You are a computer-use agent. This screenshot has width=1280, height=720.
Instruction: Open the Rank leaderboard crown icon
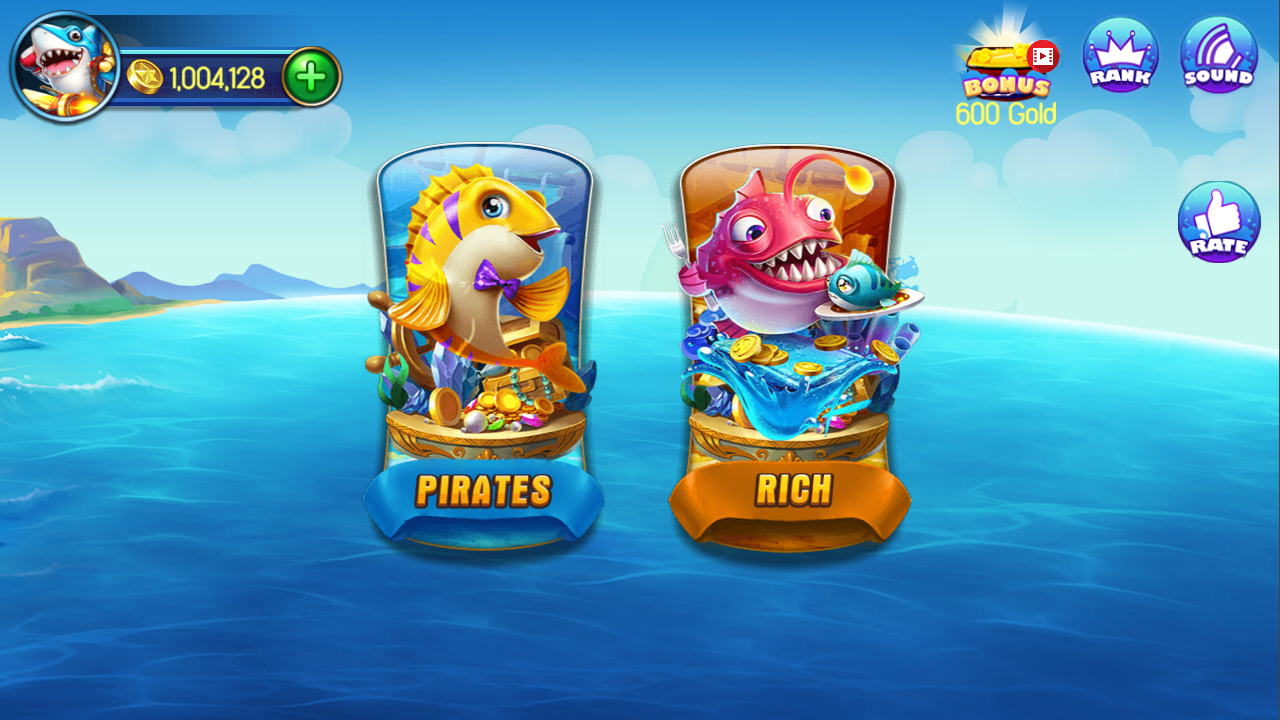coord(1120,55)
